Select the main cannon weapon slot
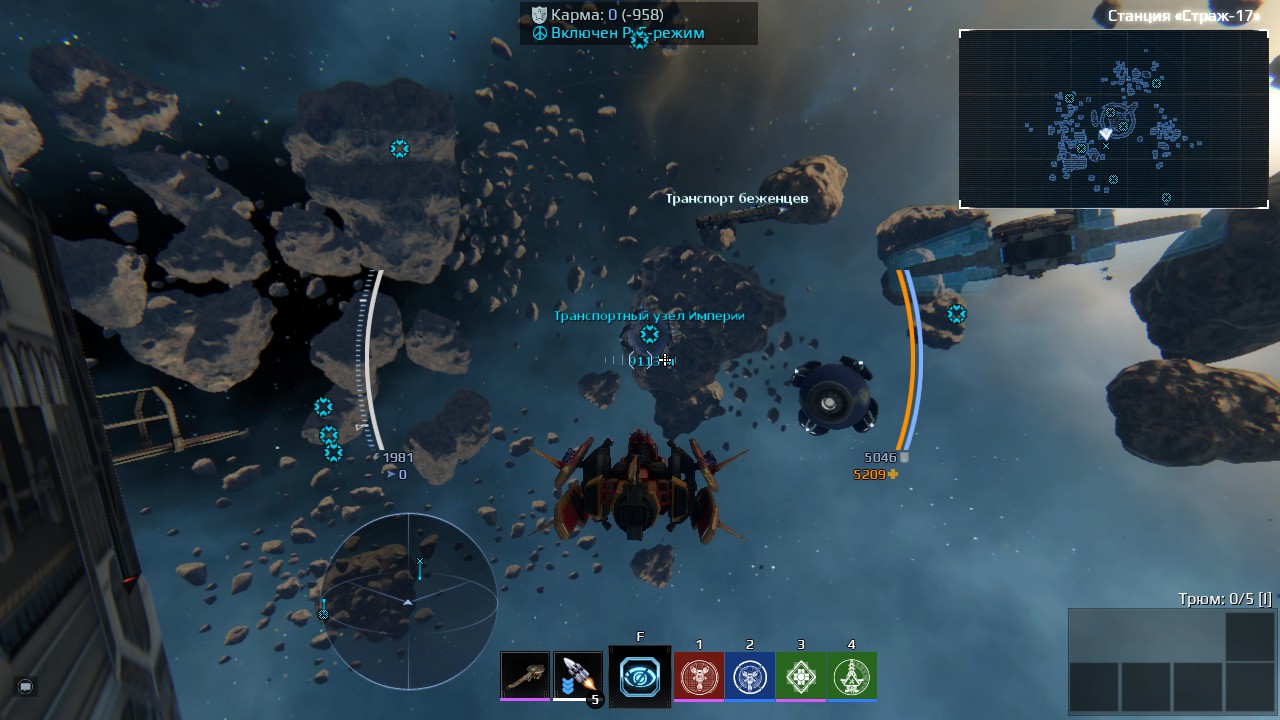The height and width of the screenshot is (720, 1280). [525, 676]
